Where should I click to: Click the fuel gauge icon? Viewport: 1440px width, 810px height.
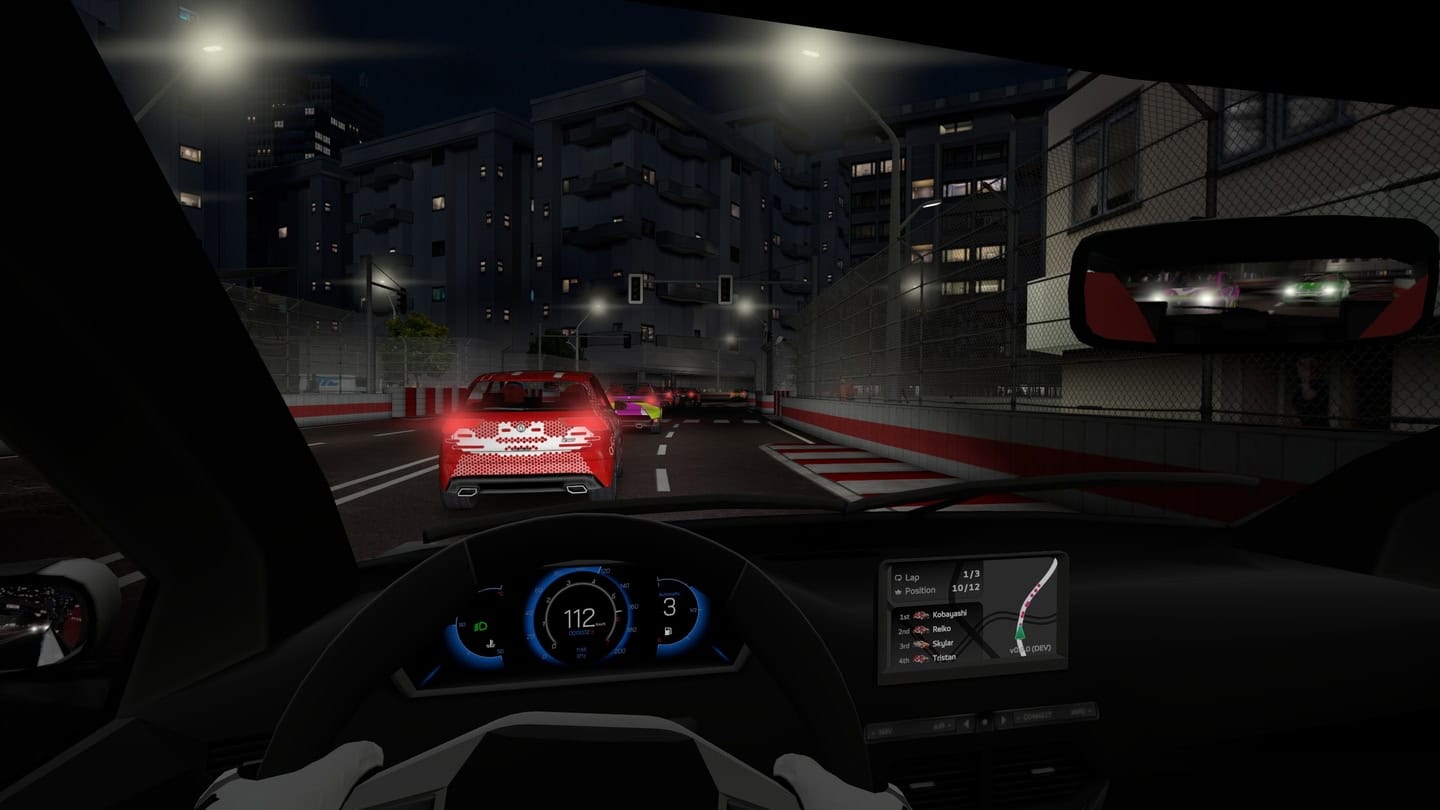[x=667, y=631]
